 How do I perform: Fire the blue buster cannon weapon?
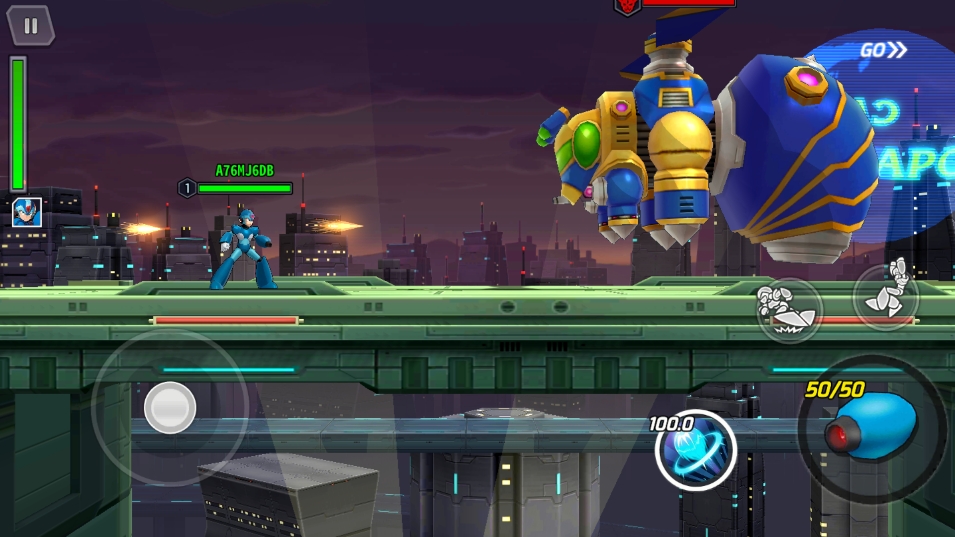(872, 428)
